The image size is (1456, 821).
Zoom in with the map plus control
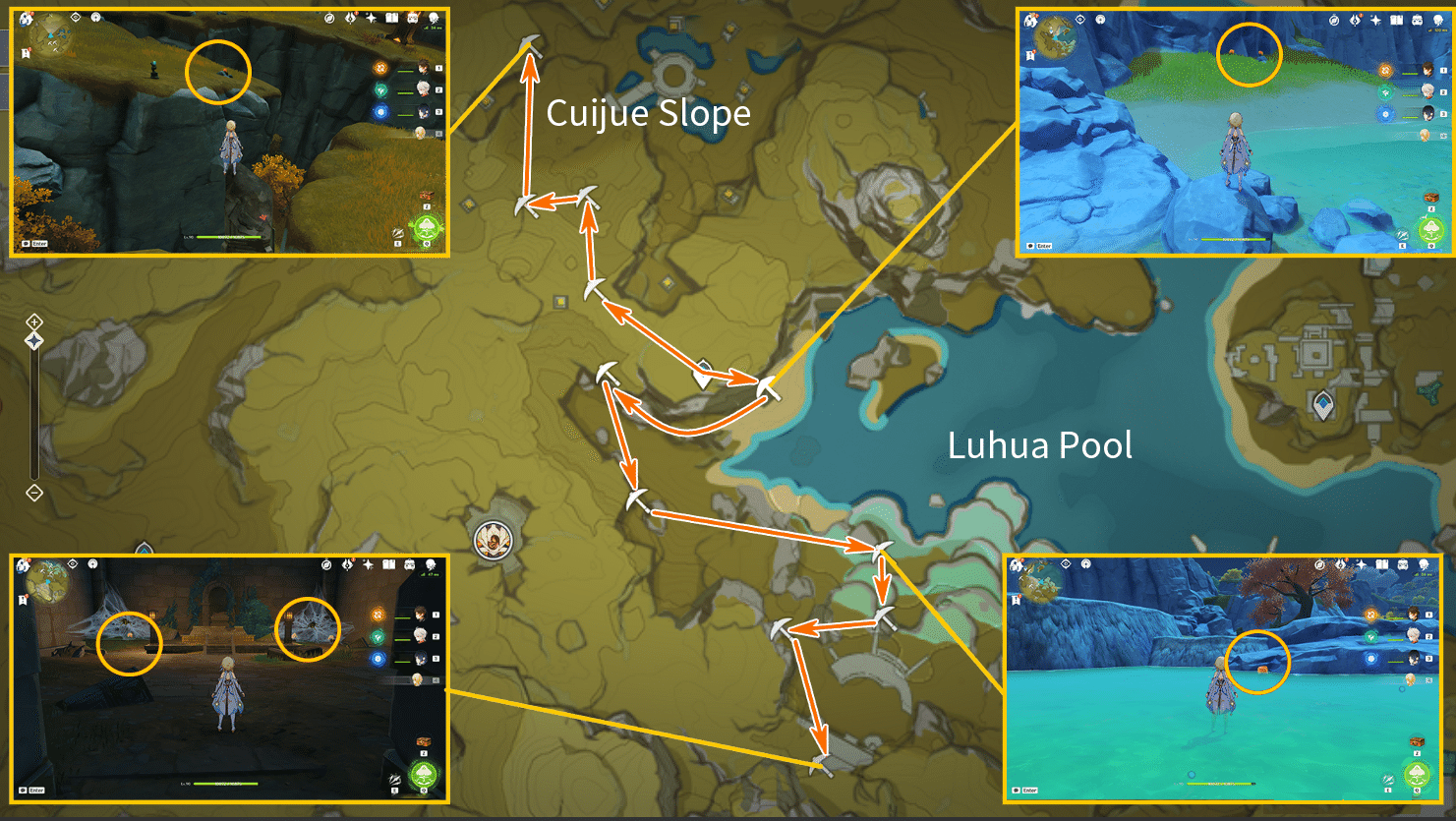click(x=34, y=322)
